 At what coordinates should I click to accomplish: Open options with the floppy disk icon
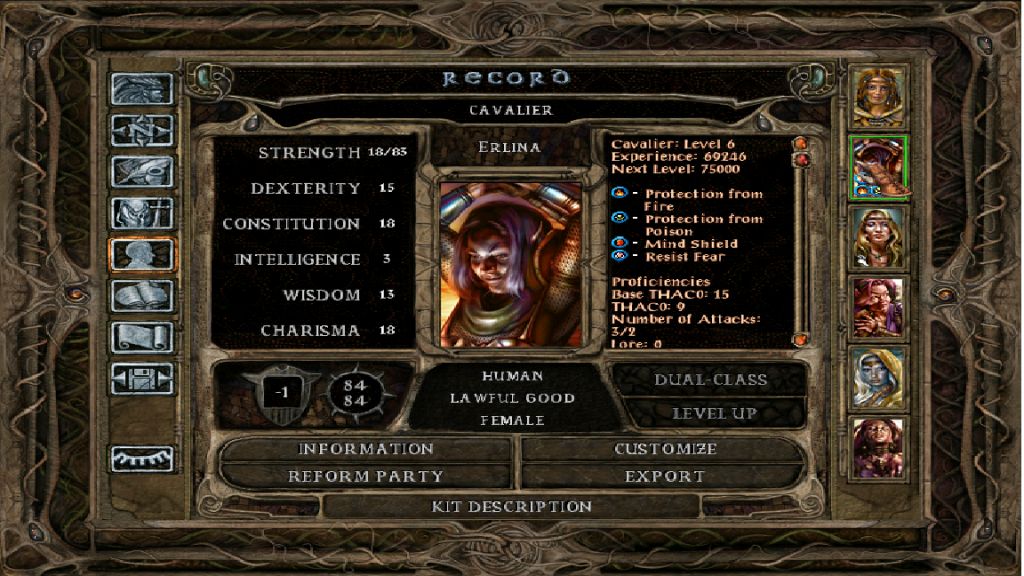[x=142, y=379]
